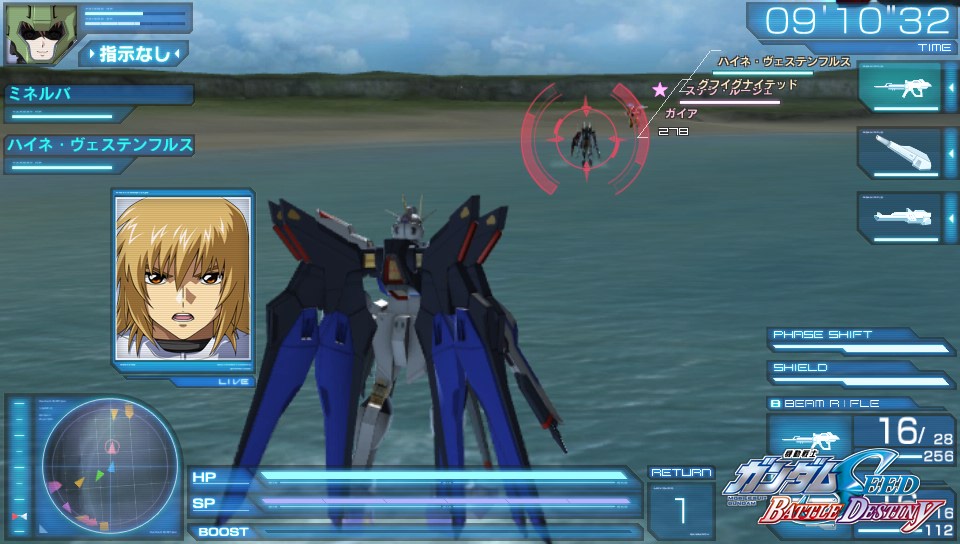Select the locked-on enemy target reticle

pos(582,138)
